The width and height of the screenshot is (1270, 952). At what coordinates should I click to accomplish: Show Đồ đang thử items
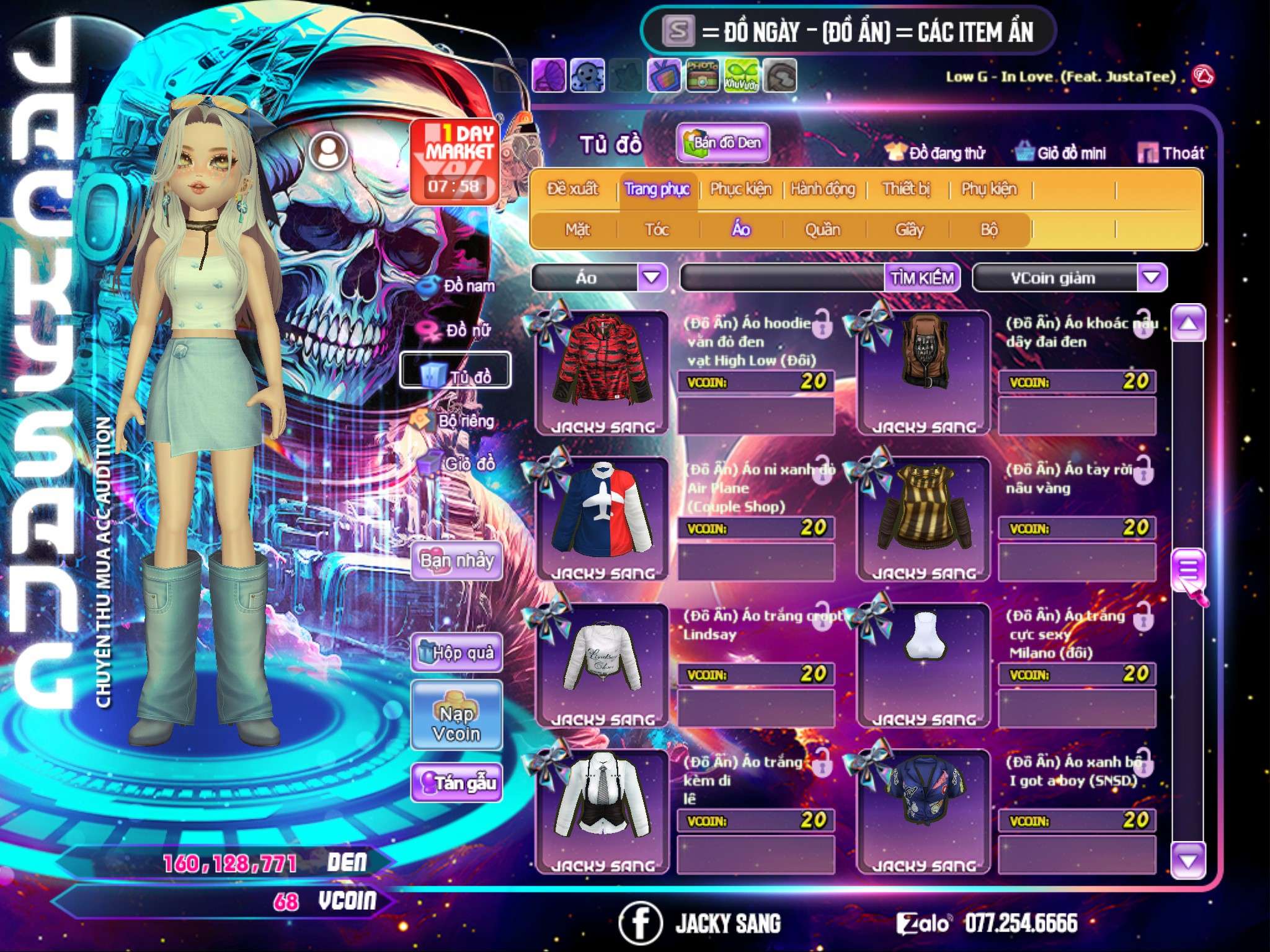tap(935, 153)
